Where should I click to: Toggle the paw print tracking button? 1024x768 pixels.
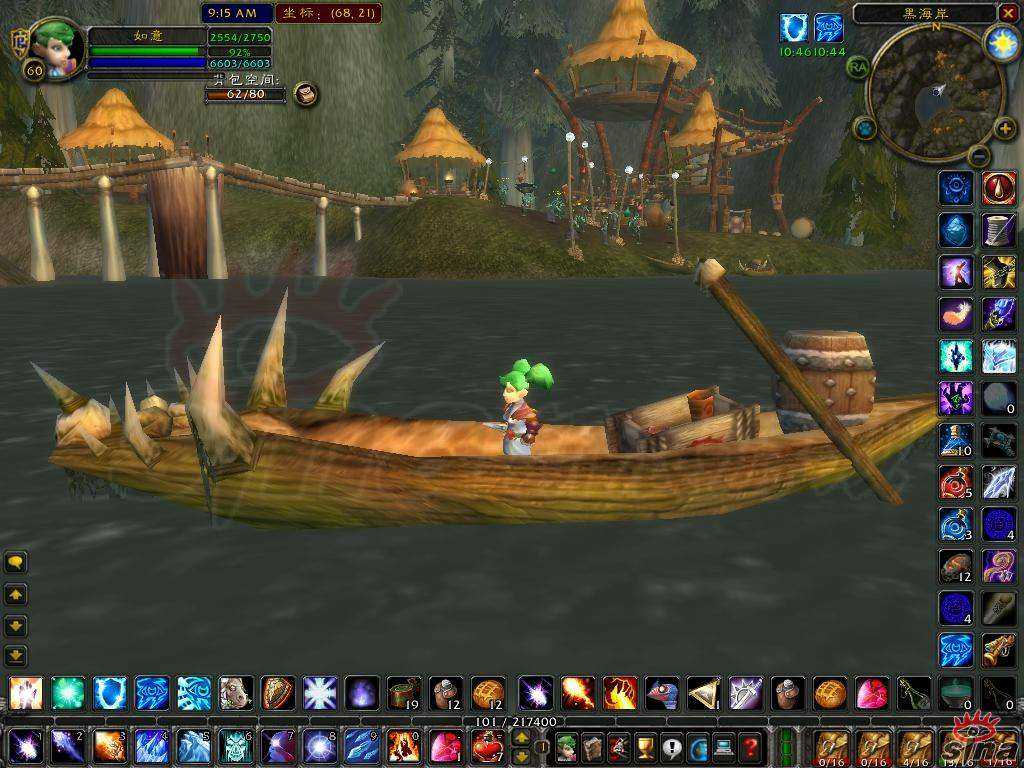865,128
